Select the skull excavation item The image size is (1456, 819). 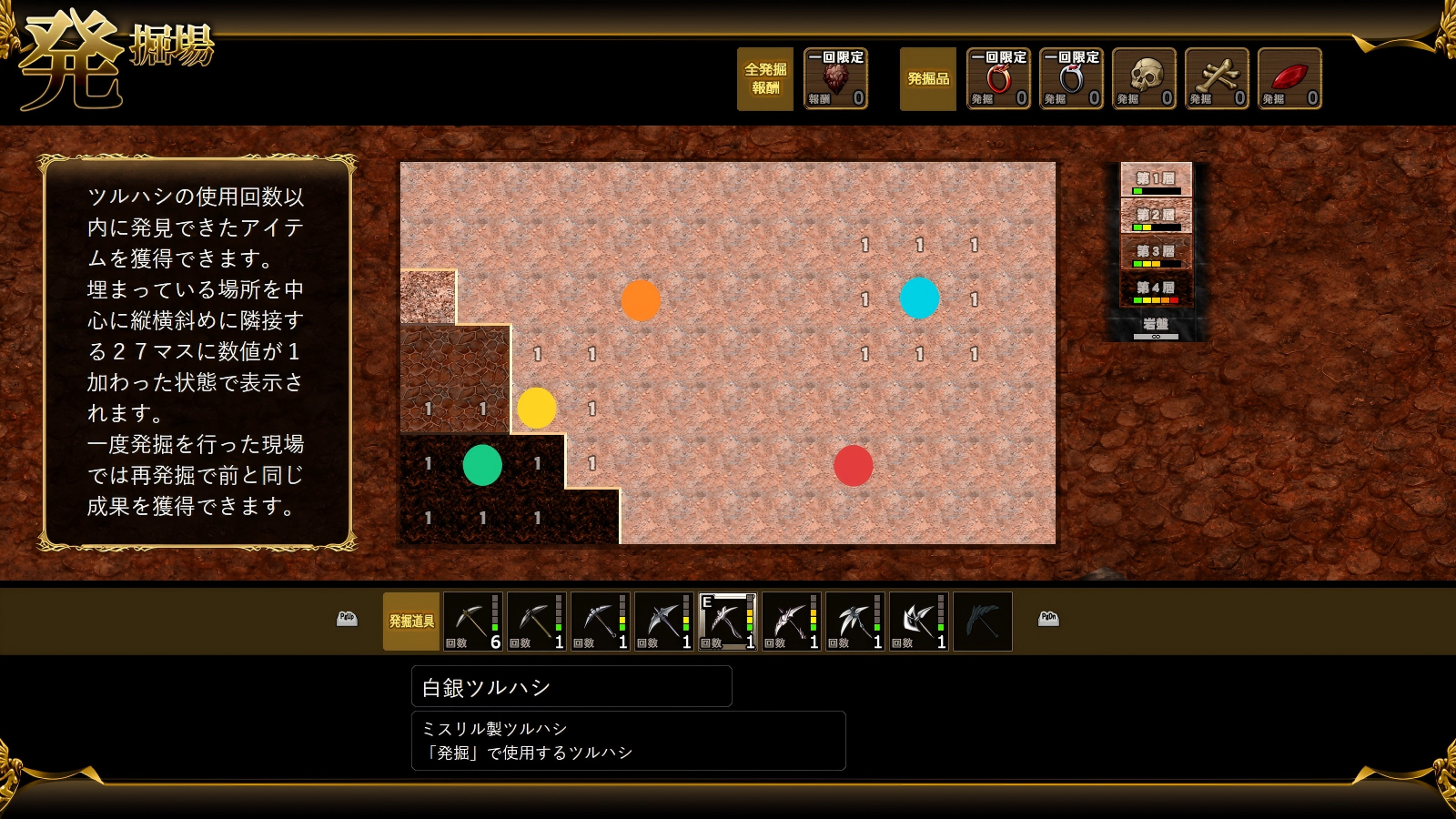click(1144, 79)
